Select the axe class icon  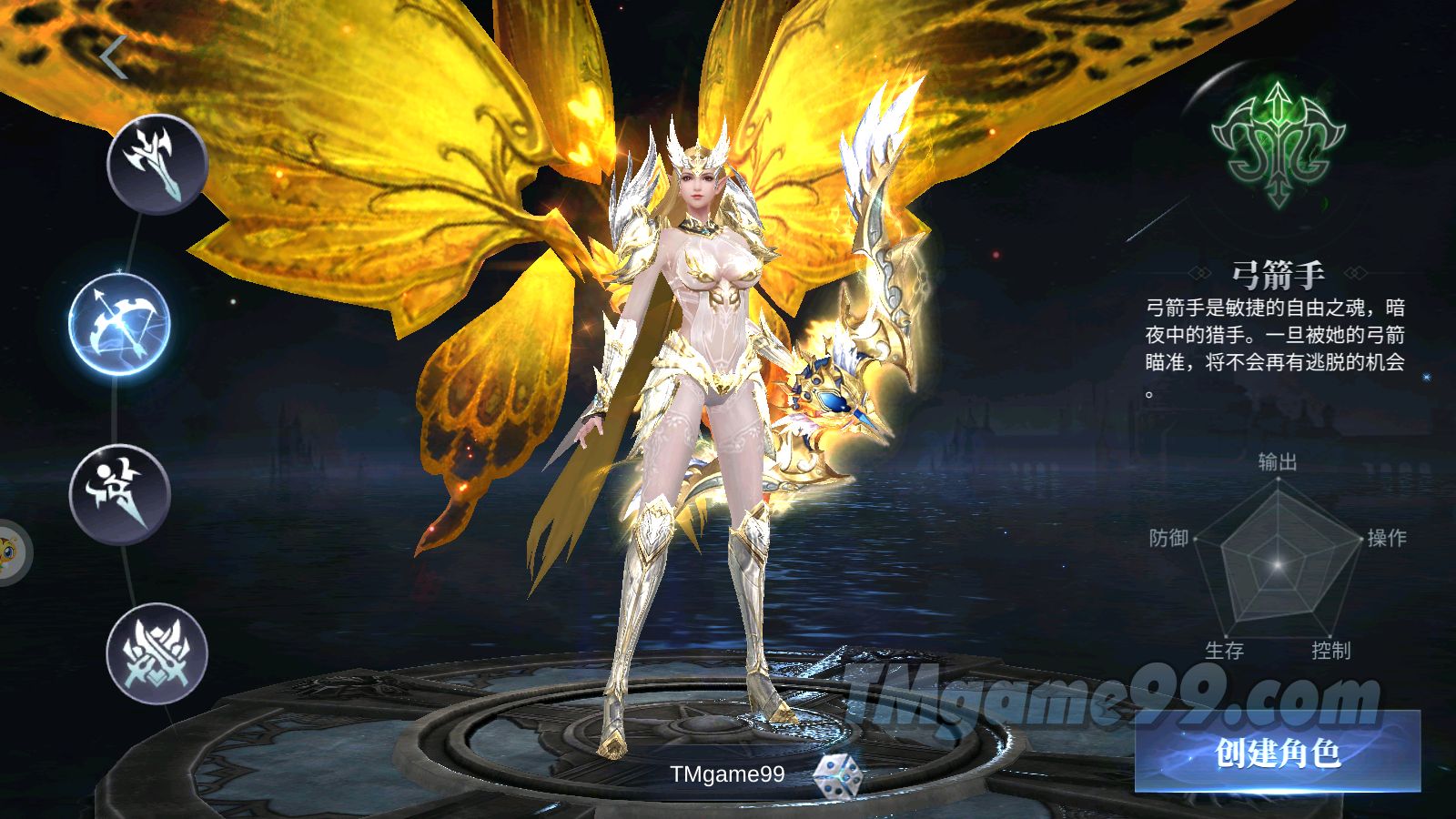coord(157,164)
